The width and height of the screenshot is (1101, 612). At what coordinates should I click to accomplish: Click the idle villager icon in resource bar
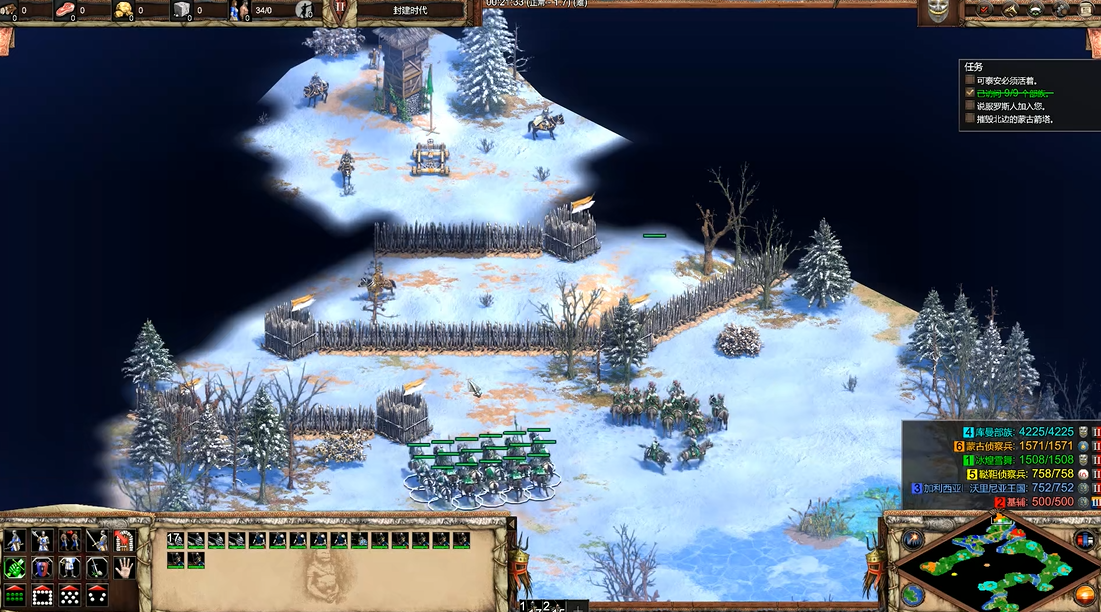306,11
